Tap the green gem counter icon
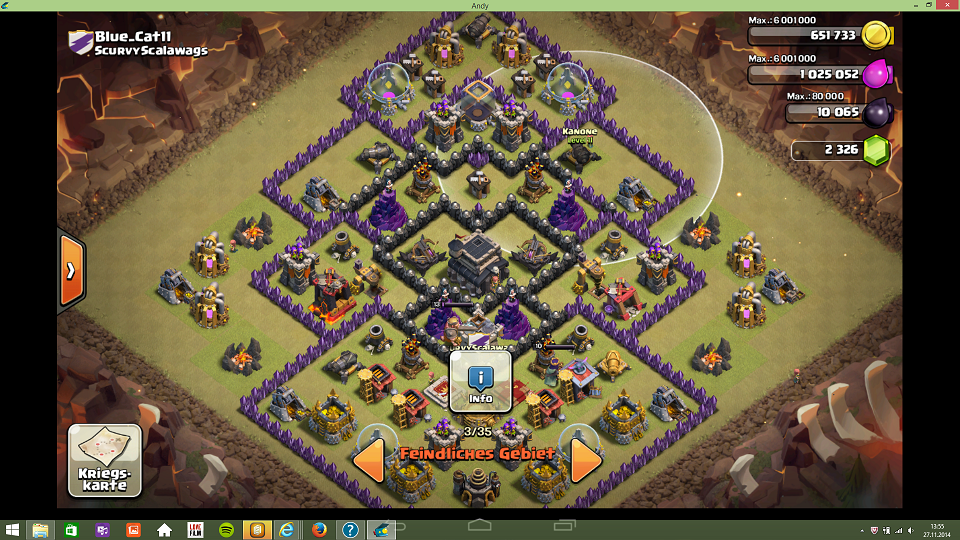Screen dimensions: 960x540 (876, 150)
